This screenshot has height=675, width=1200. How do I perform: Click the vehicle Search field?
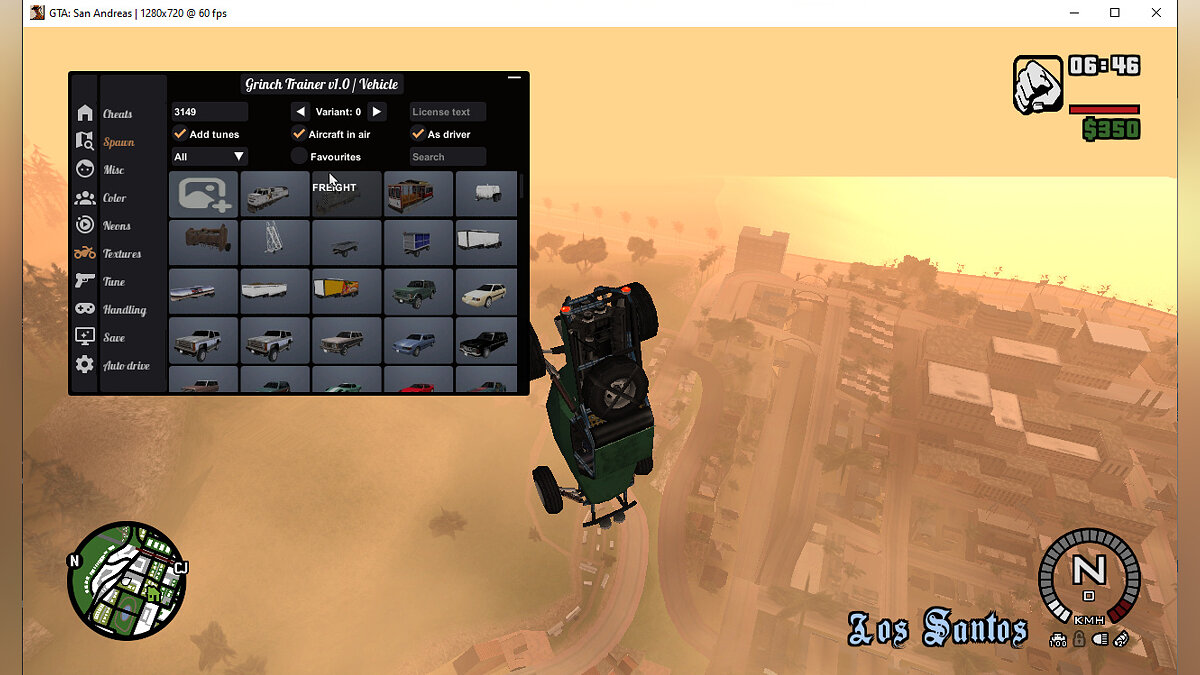(447, 157)
